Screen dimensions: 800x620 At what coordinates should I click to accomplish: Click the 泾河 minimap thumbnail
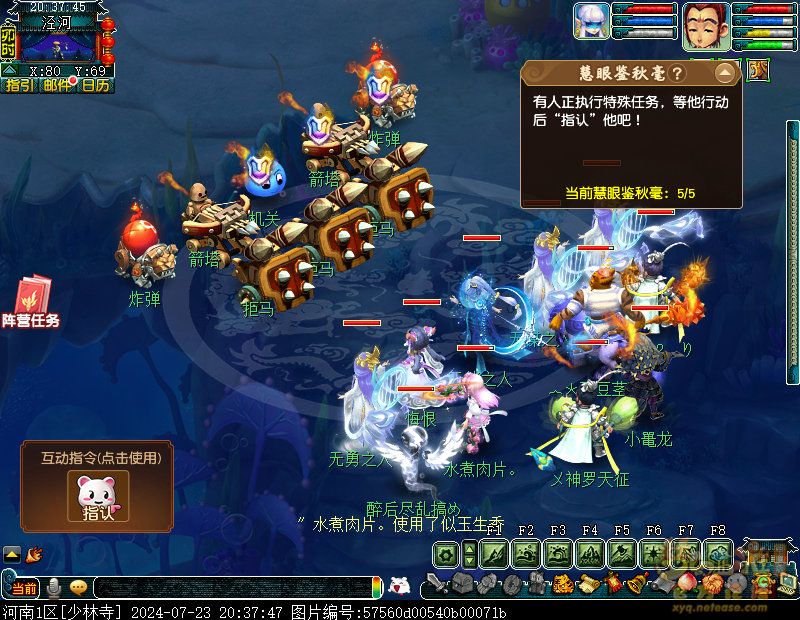click(x=58, y=43)
